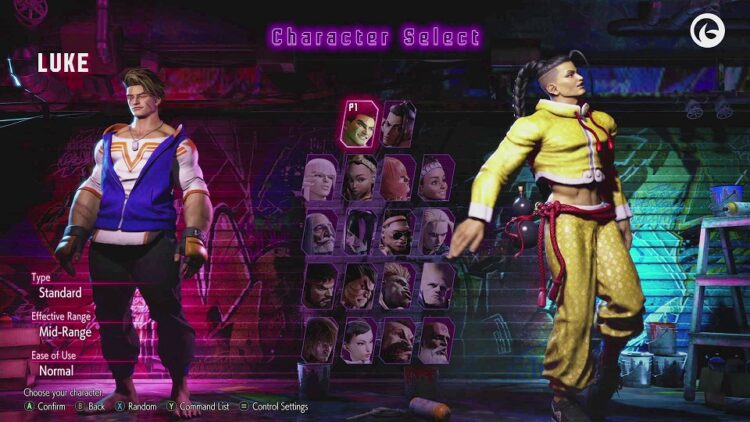Pick Dee Jay's sunglasses portrait
Image resolution: width=750 pixels, height=422 pixels.
(398, 231)
